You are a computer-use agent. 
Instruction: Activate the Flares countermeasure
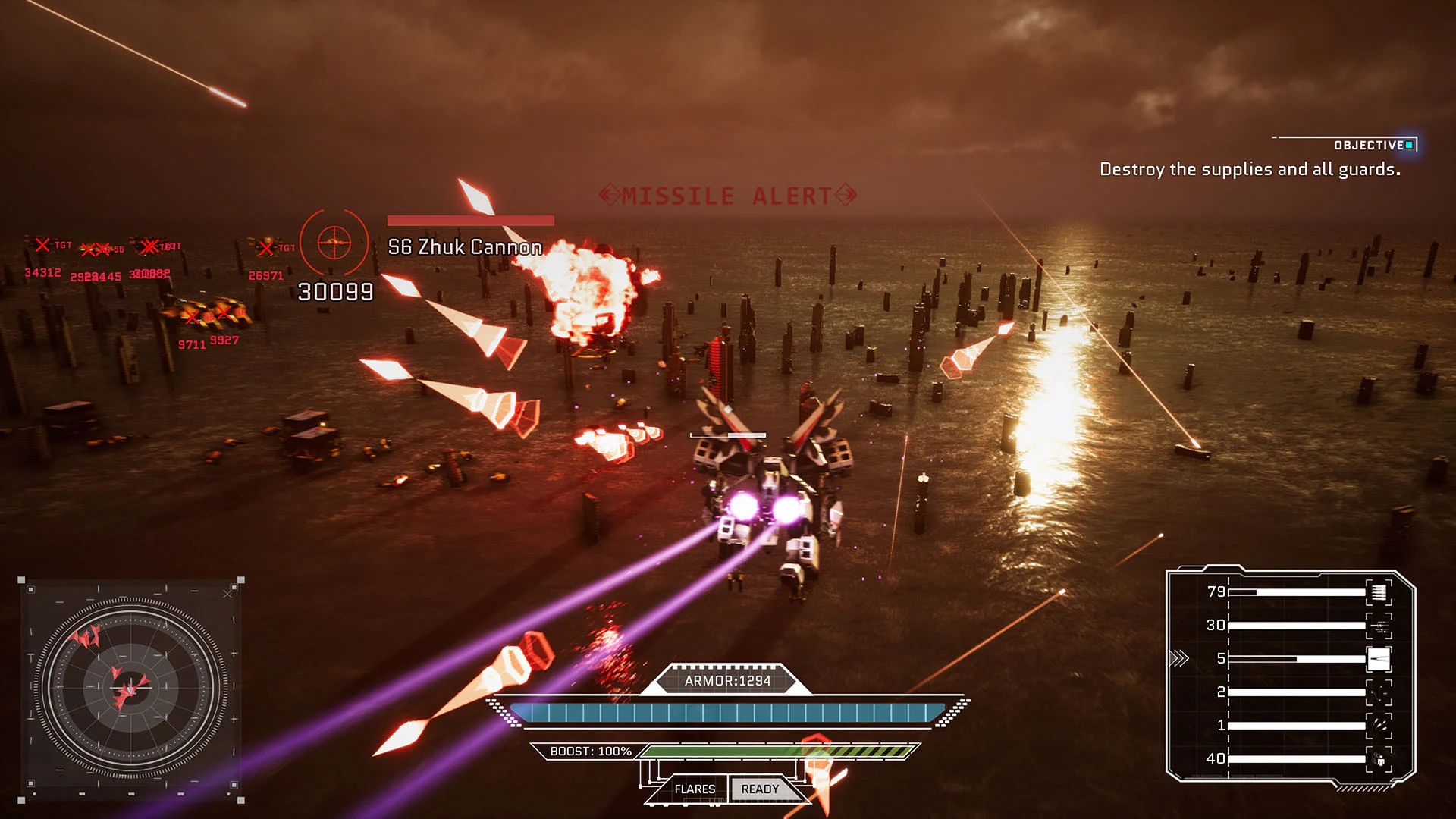(695, 789)
